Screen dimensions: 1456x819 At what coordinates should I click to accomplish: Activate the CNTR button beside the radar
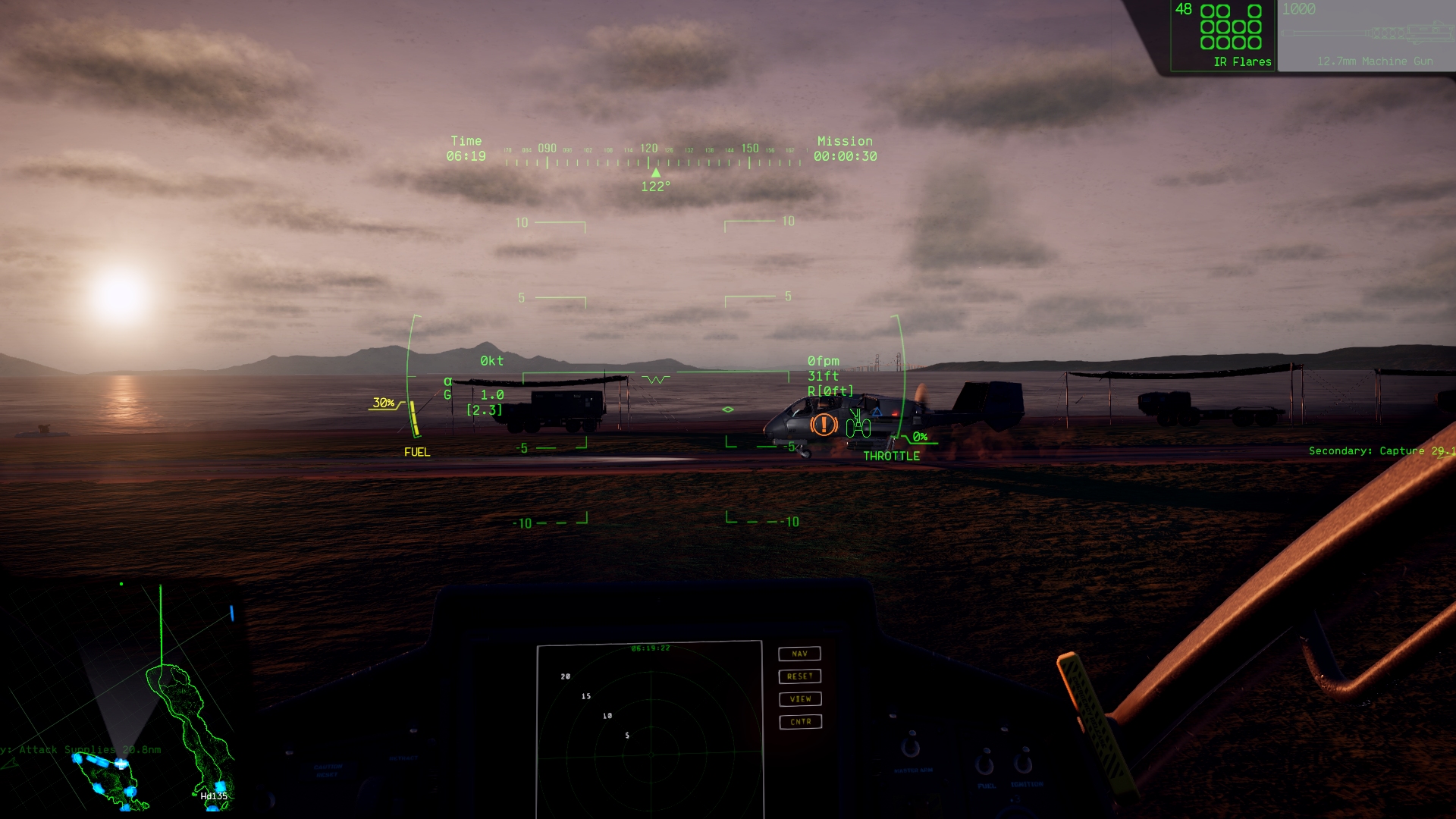[799, 722]
